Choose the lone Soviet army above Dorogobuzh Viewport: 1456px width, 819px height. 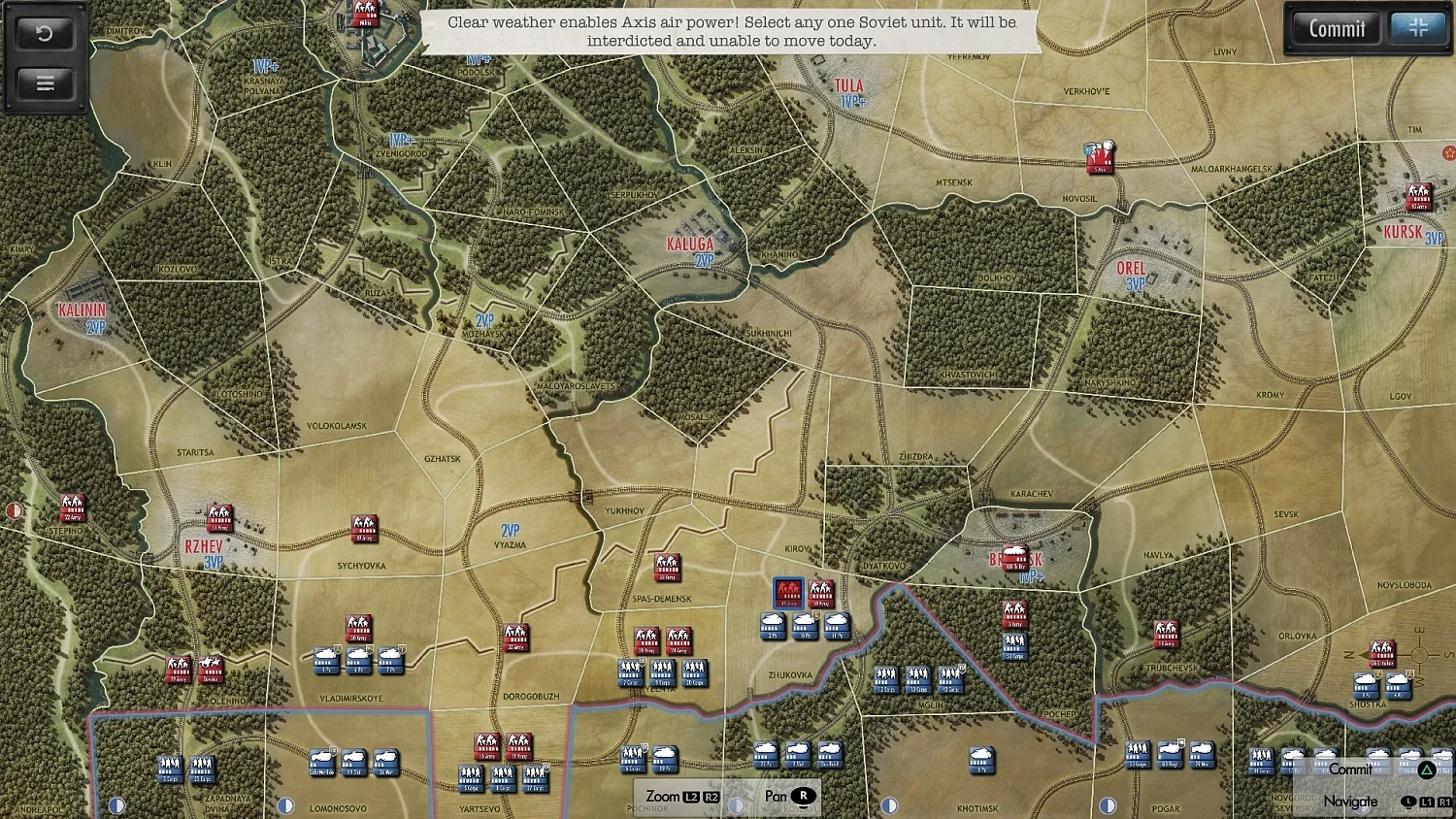[515, 638]
